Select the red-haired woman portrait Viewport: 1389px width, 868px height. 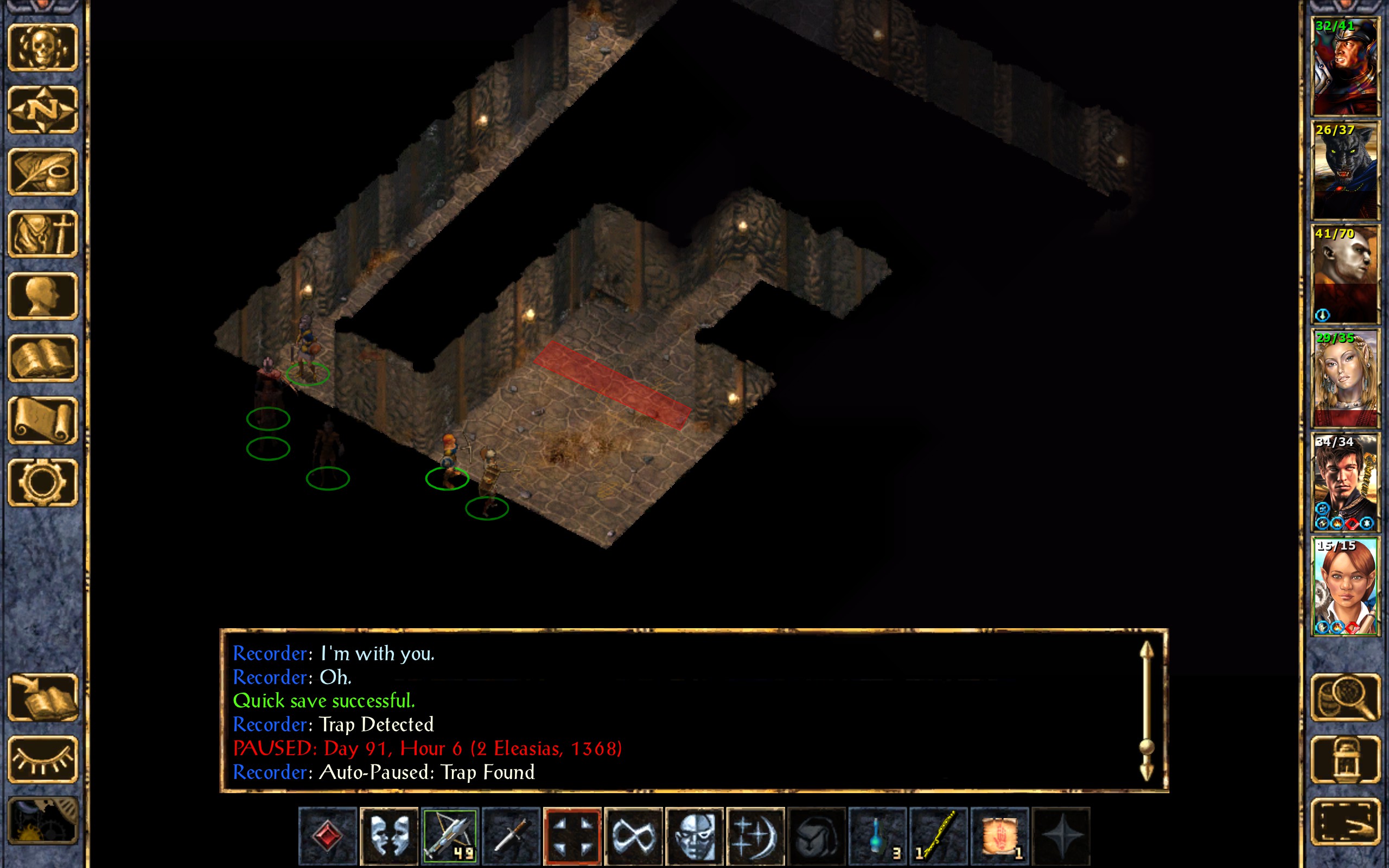(x=1345, y=586)
